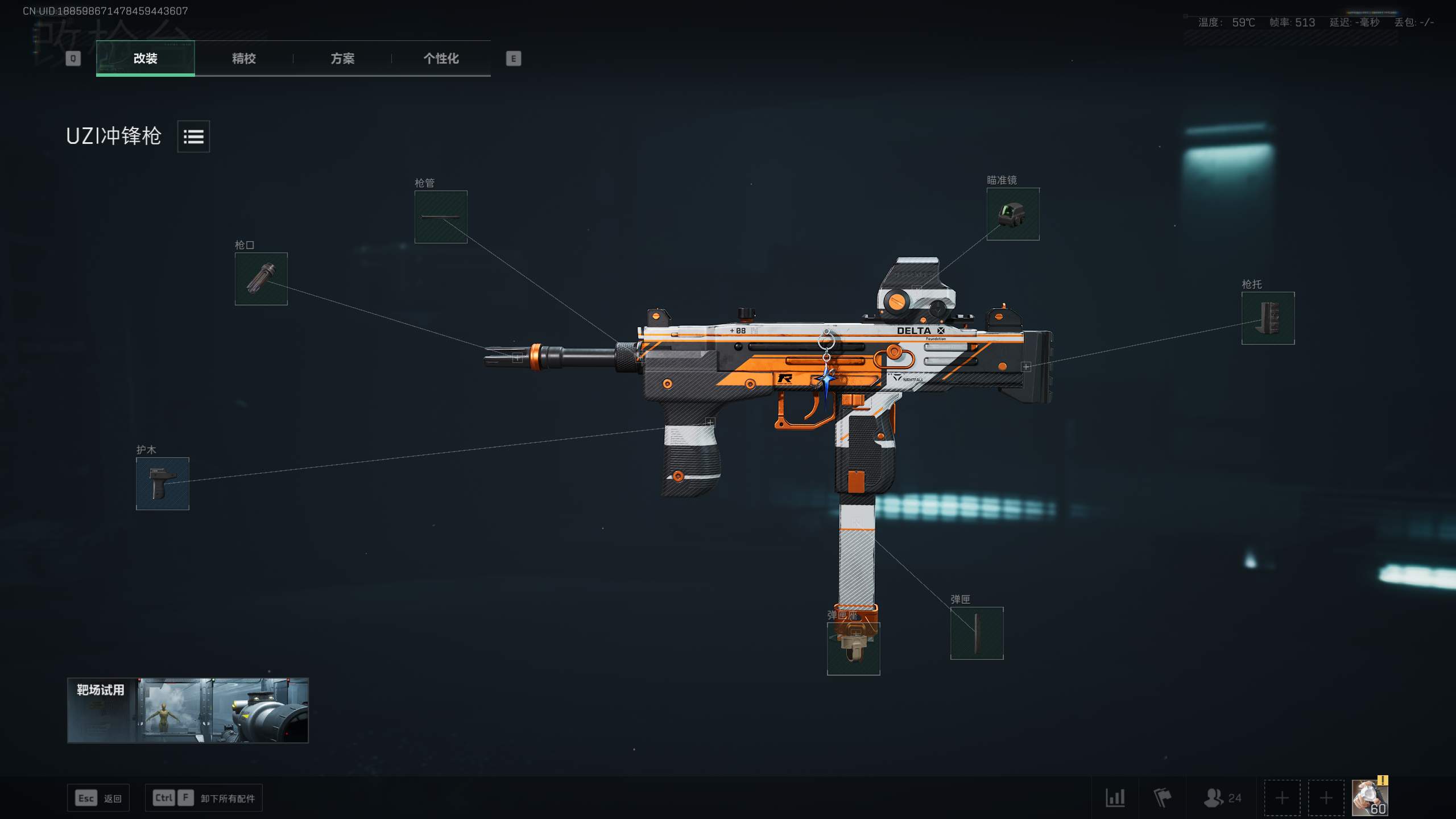Open the list menu beside UZI冲锋枪

point(193,136)
